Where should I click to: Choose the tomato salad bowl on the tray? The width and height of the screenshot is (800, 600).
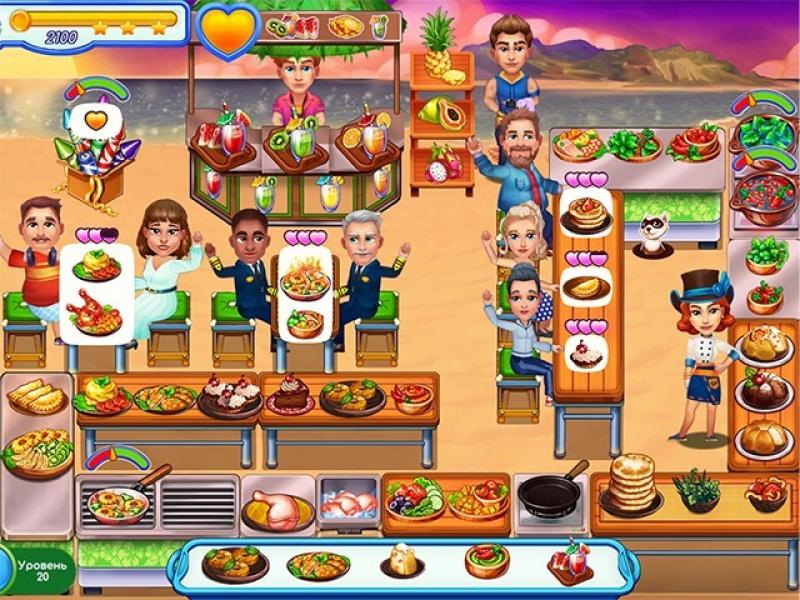pyautogui.click(x=487, y=560)
